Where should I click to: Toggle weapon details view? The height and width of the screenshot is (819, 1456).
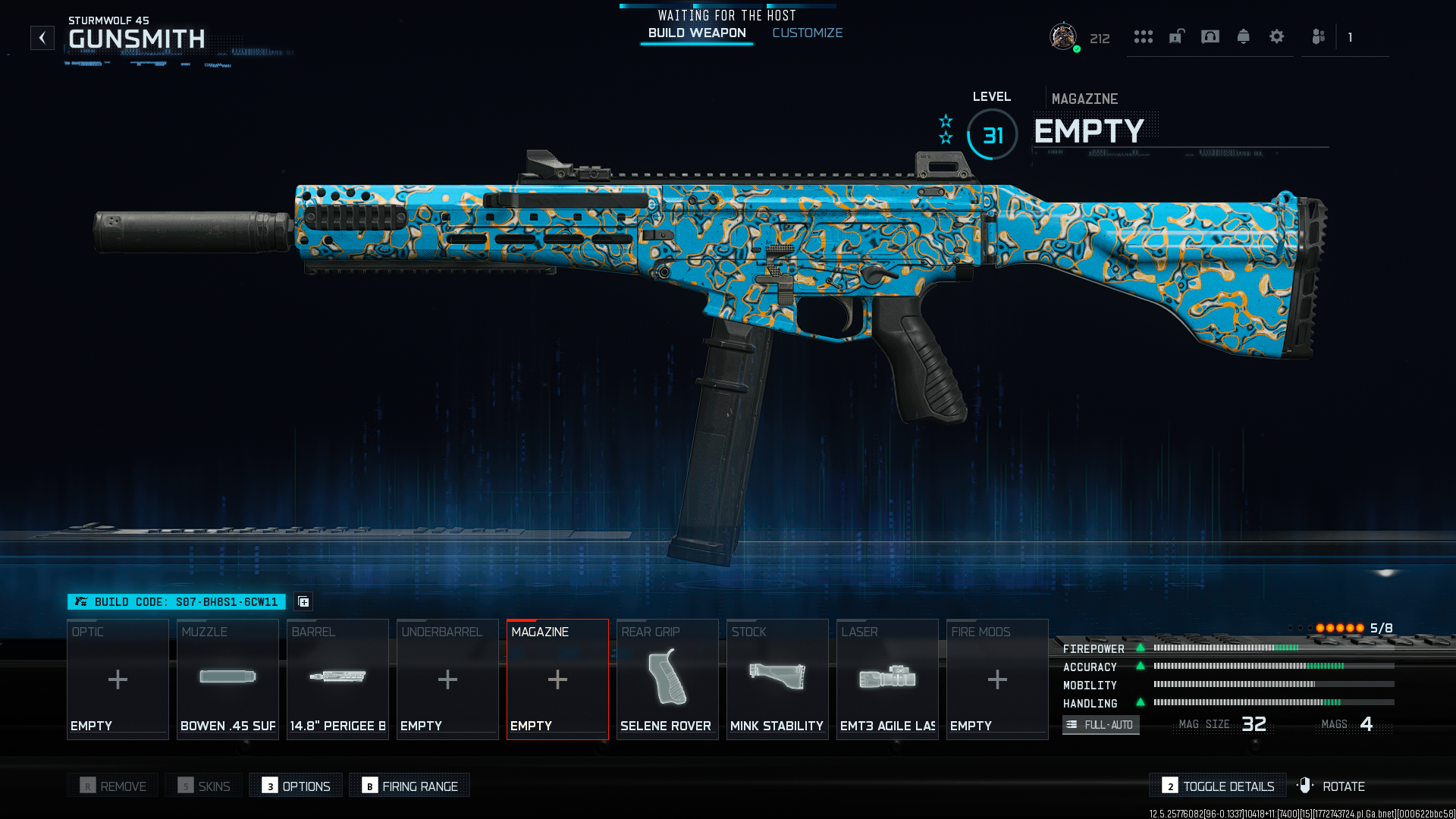[1218, 786]
